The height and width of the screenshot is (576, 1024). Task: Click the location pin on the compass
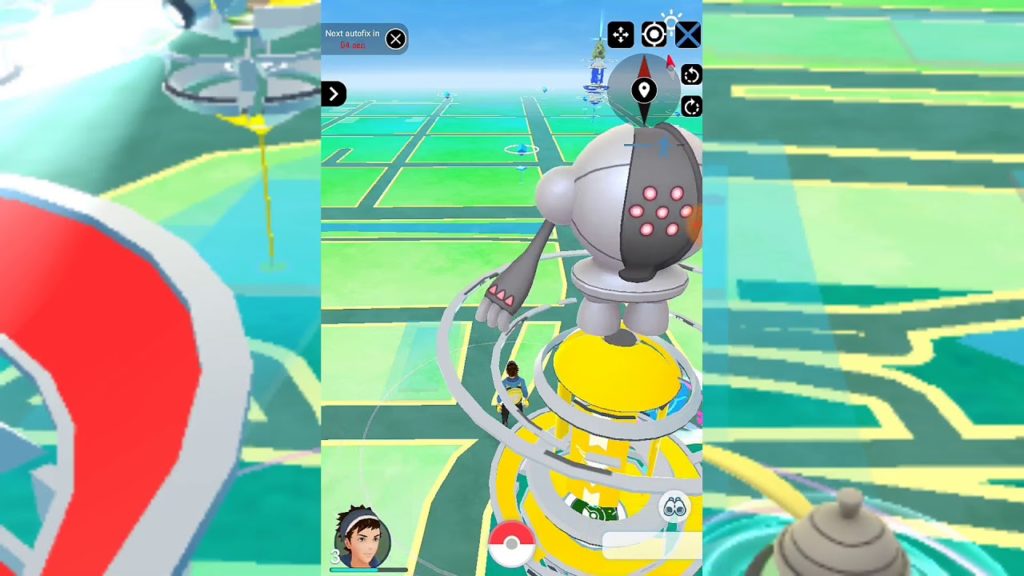point(643,91)
